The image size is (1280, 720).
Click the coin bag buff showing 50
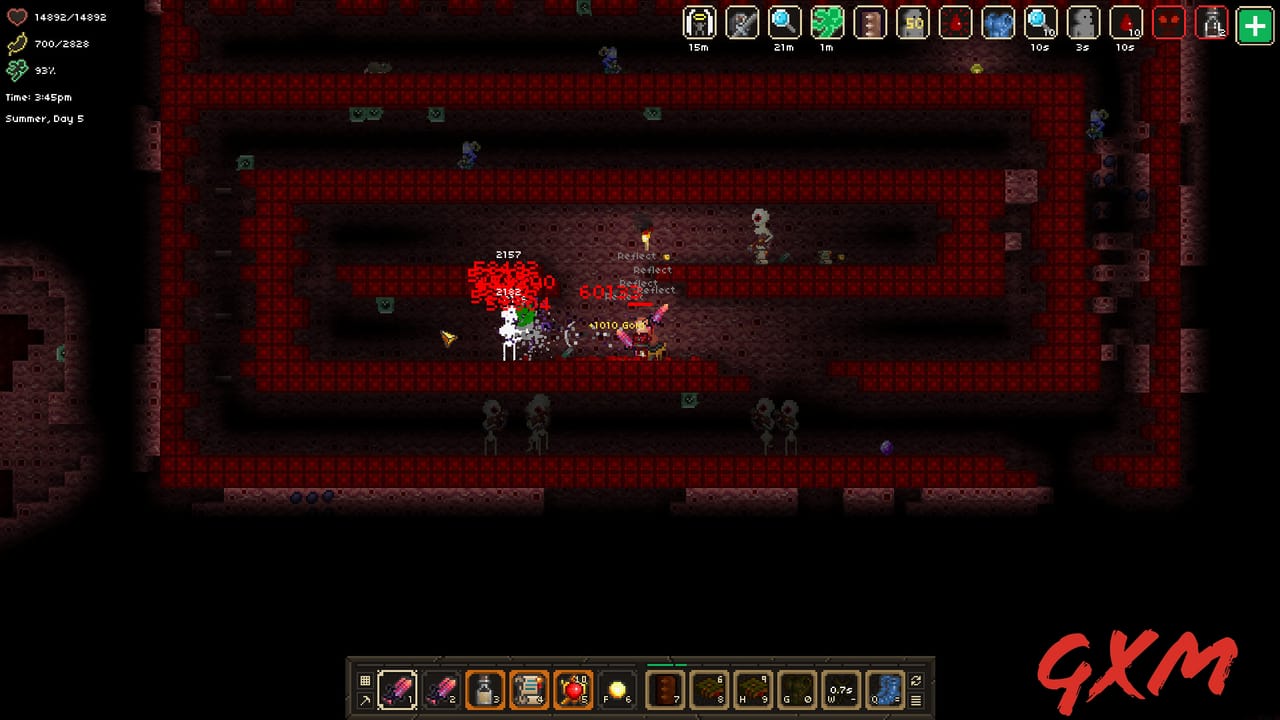(912, 22)
